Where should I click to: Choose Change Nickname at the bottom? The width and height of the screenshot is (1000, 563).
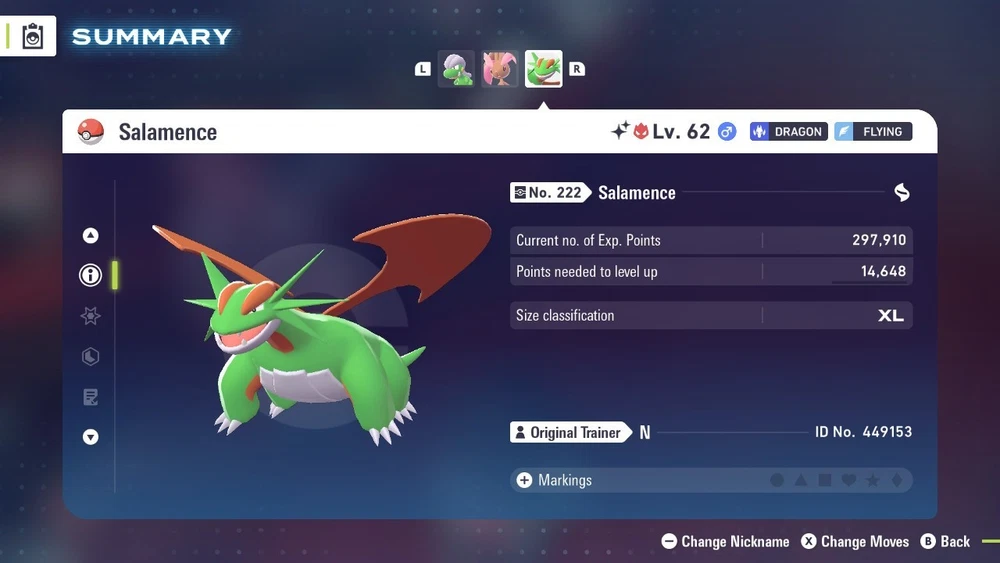coord(726,541)
